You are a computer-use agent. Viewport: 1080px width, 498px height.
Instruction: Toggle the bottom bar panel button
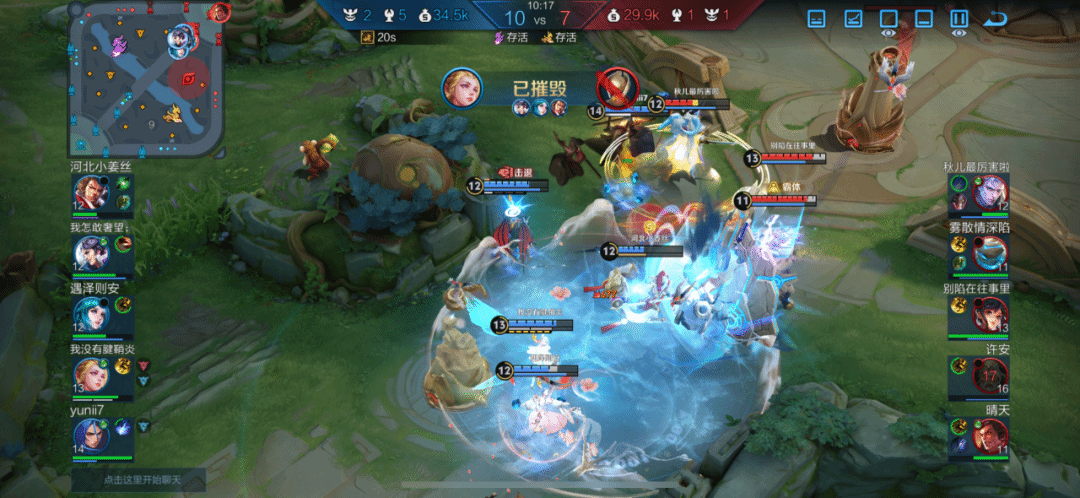point(924,19)
